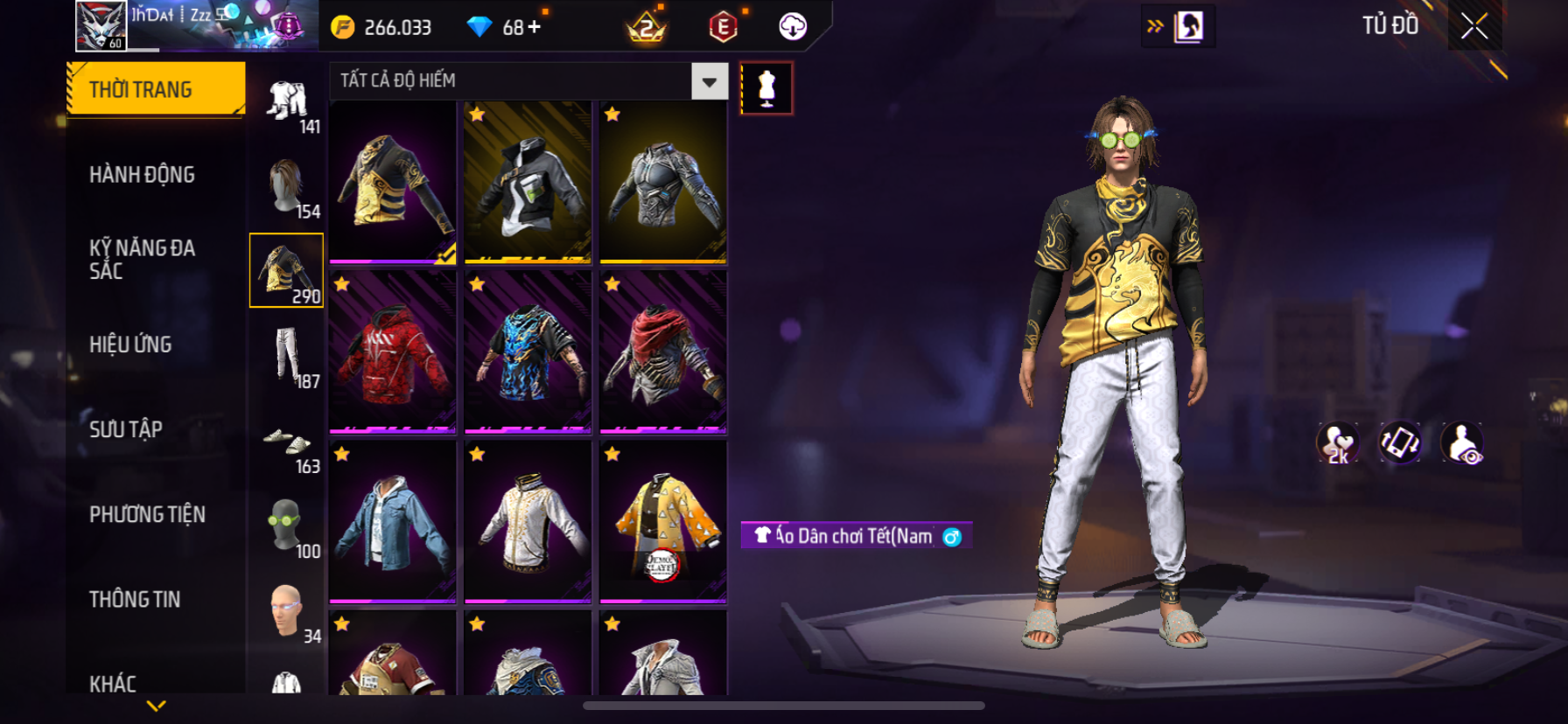Close the wardrobe screen
Viewport: 1568px width, 724px height.
[1474, 27]
